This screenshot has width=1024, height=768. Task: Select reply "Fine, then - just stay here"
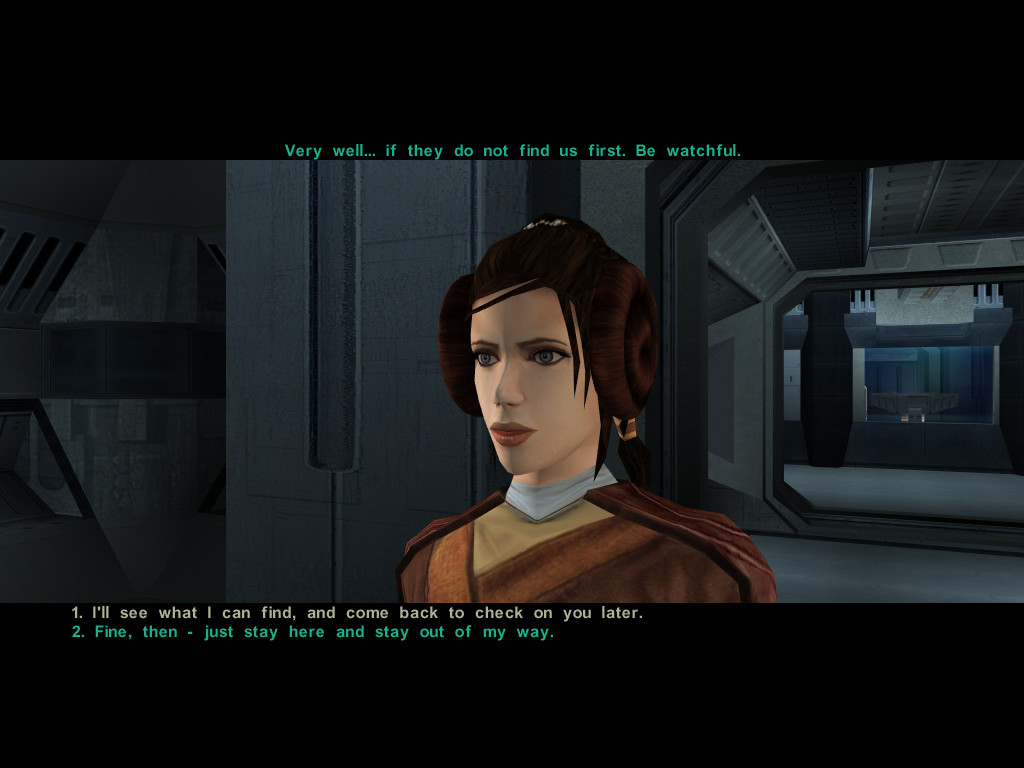pyautogui.click(x=312, y=633)
